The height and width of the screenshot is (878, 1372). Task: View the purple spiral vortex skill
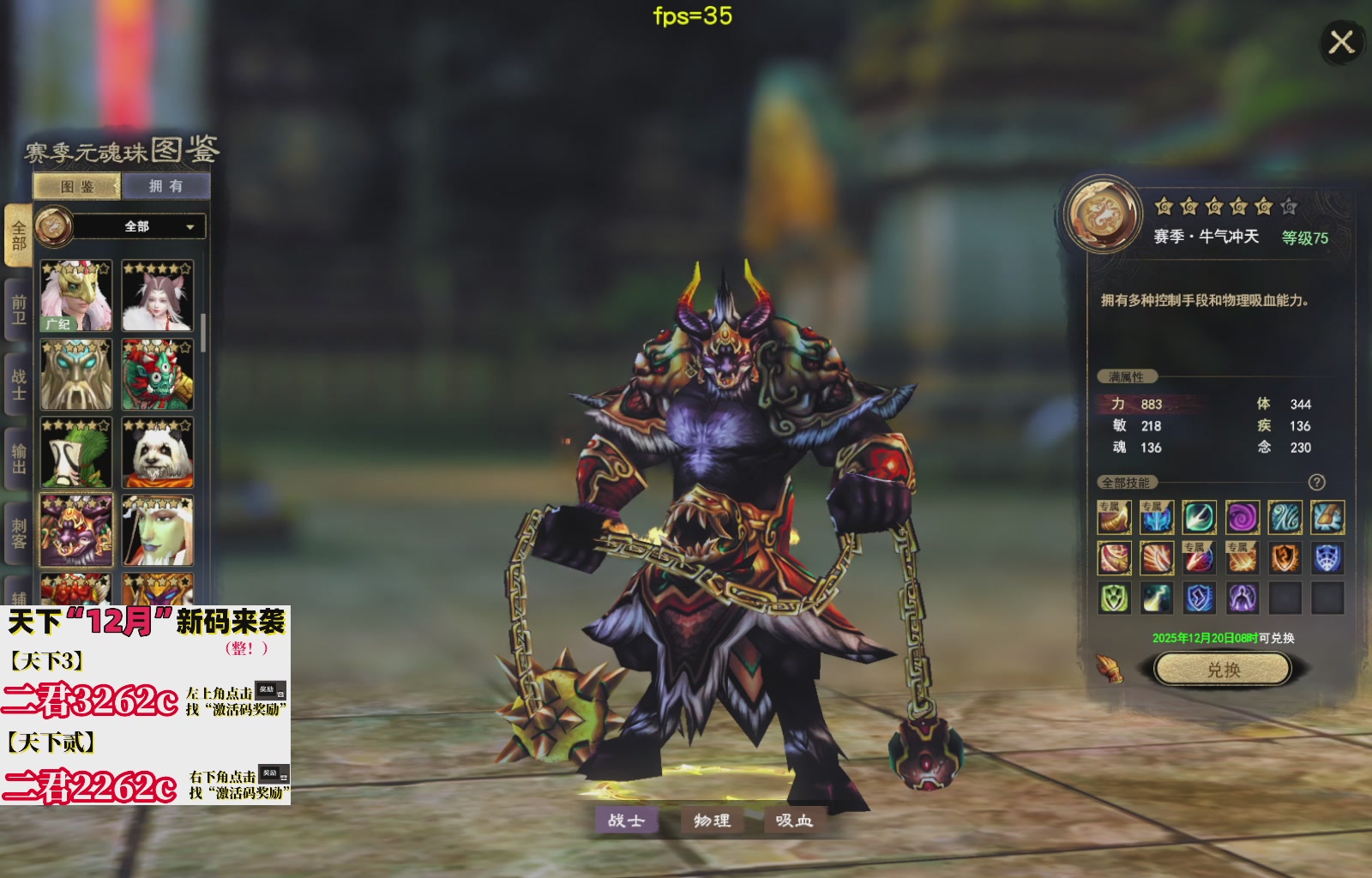click(1242, 518)
